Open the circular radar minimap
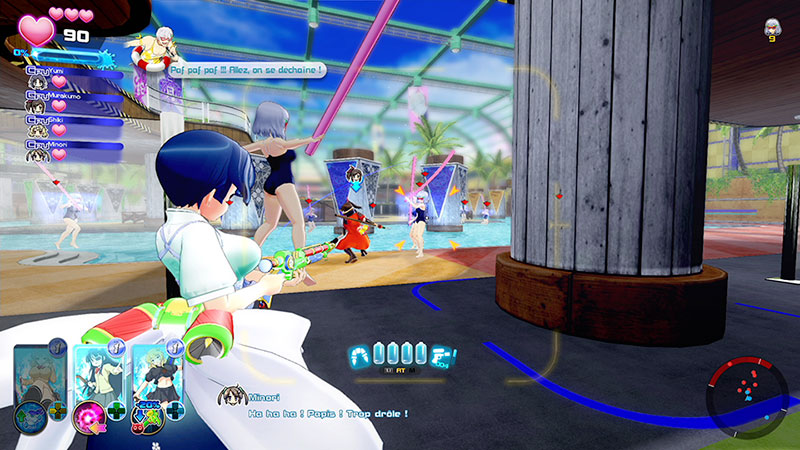This screenshot has height=450, width=800. [x=746, y=390]
